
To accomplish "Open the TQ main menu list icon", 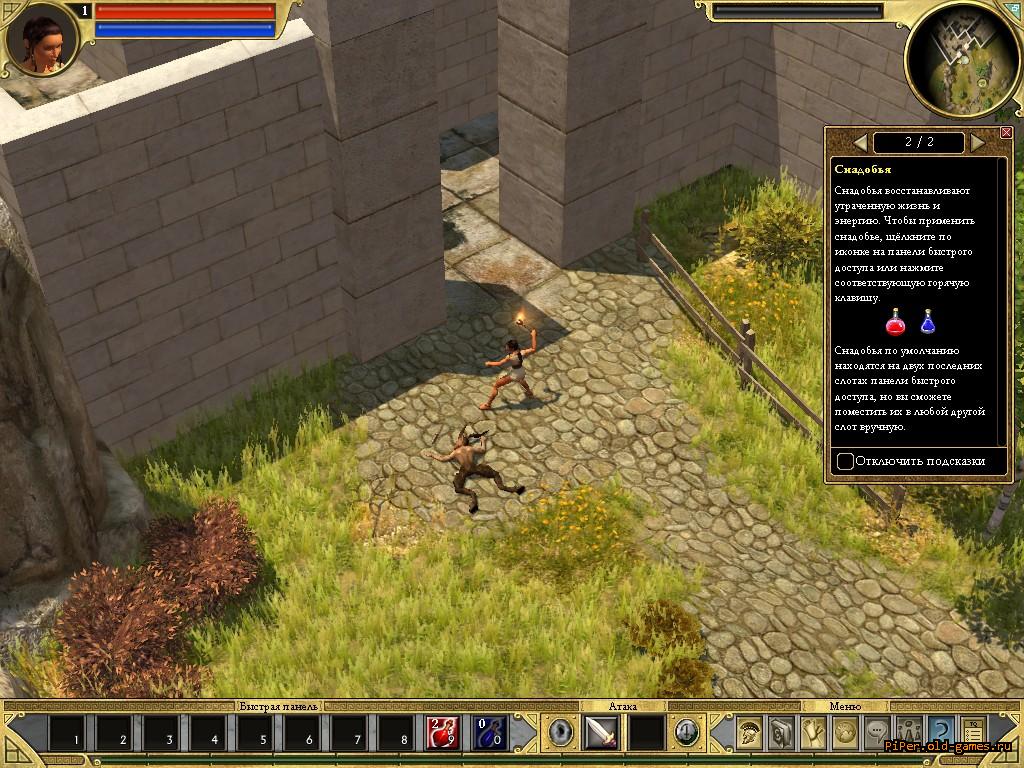I will (973, 733).
